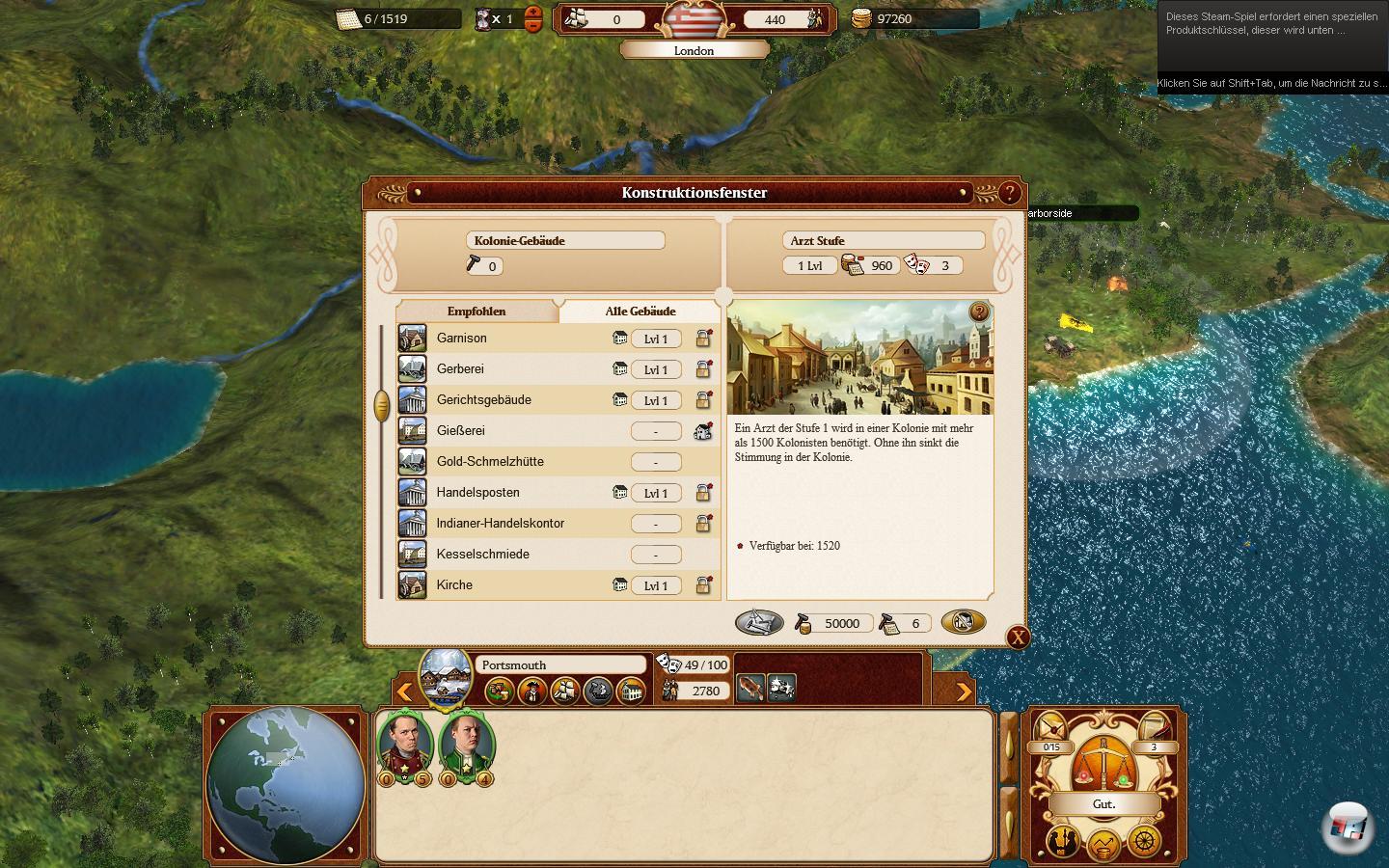
Task: Select Handelsposten in the list
Action: [x=477, y=493]
